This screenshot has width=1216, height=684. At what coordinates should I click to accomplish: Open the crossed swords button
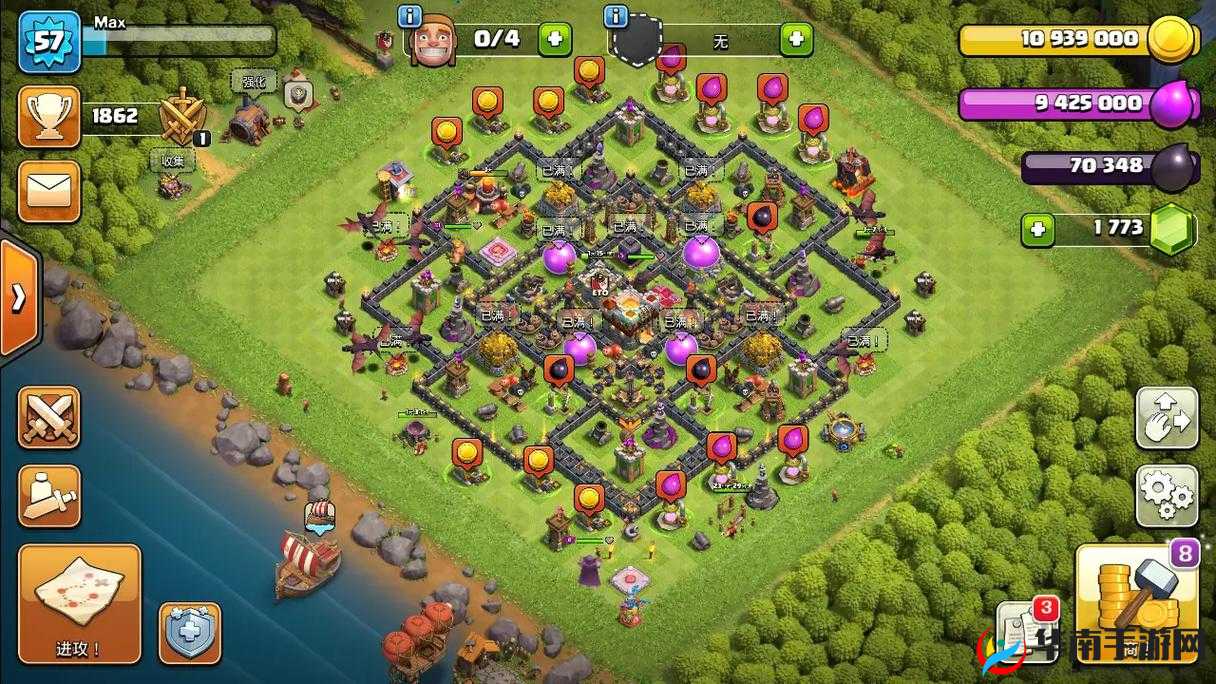49,417
